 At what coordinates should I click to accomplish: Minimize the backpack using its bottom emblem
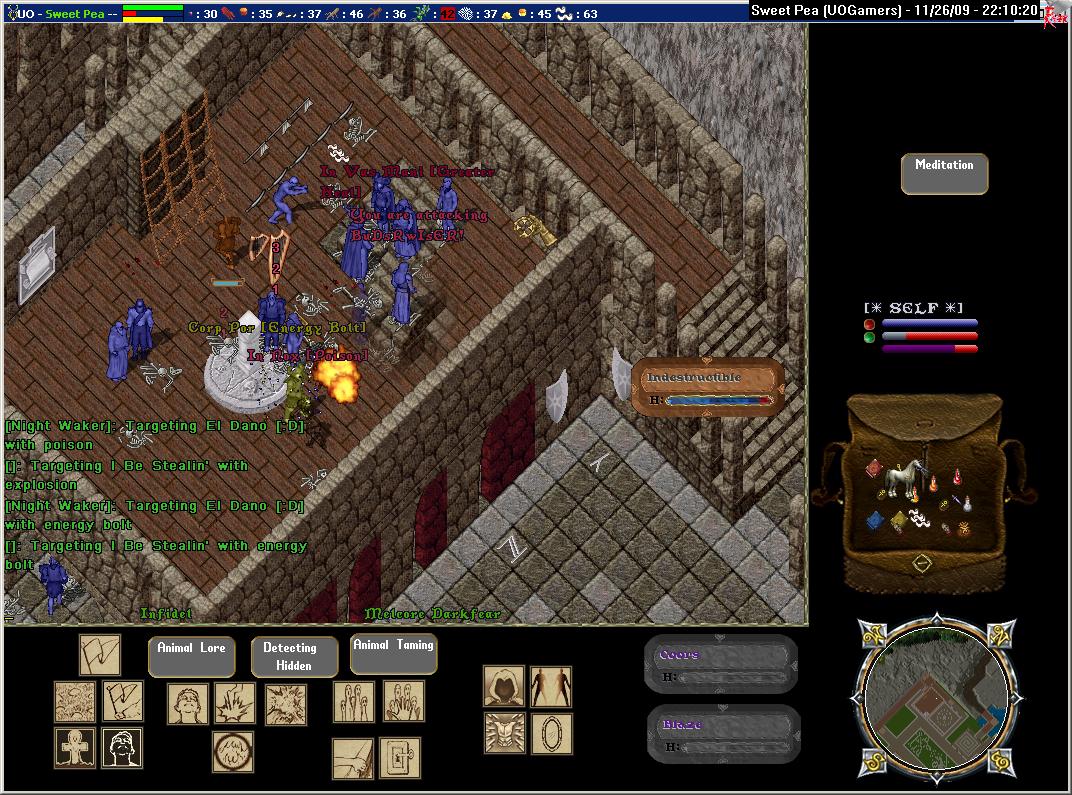pyautogui.click(x=921, y=563)
